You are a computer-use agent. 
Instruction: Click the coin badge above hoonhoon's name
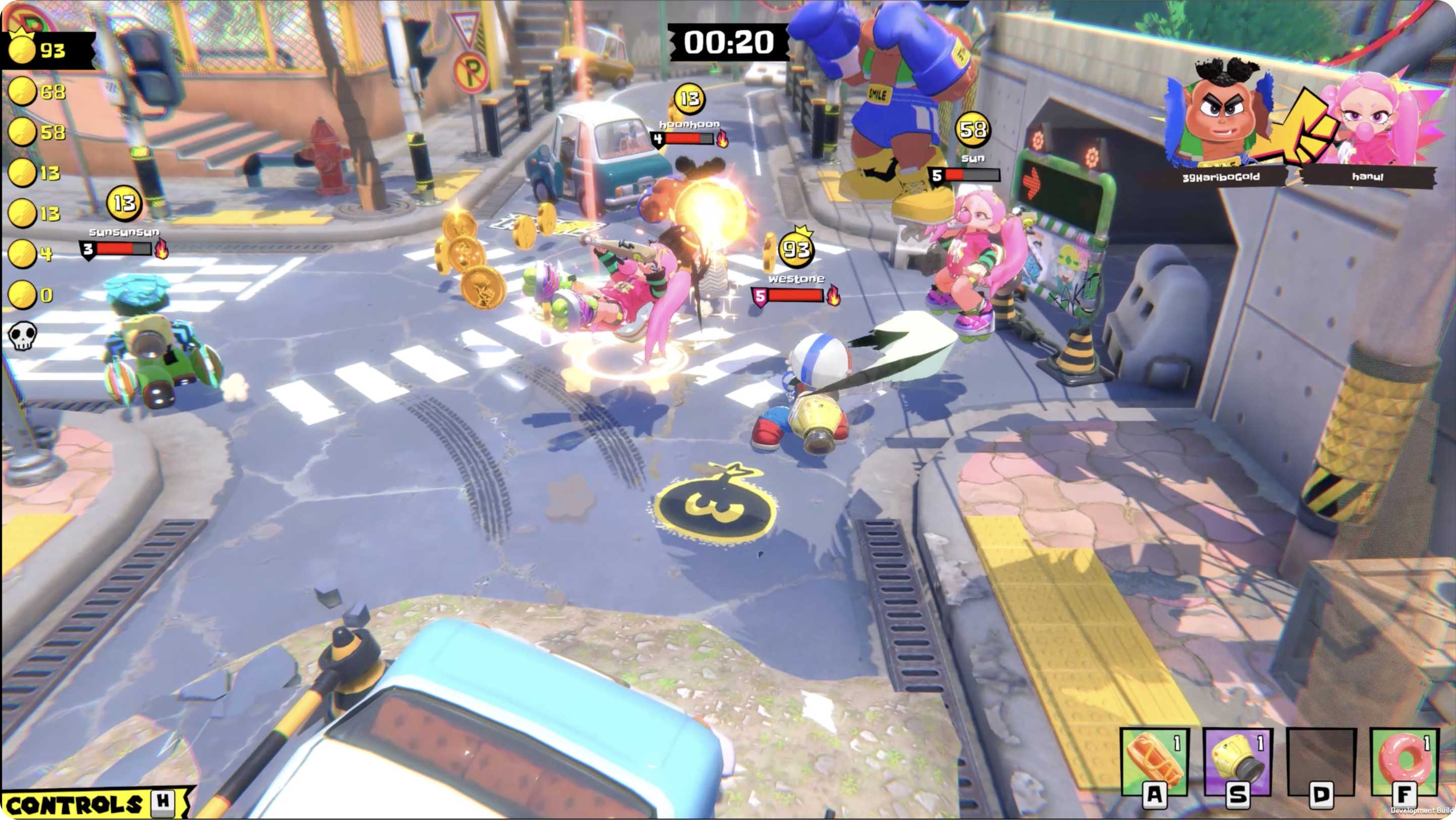click(690, 99)
